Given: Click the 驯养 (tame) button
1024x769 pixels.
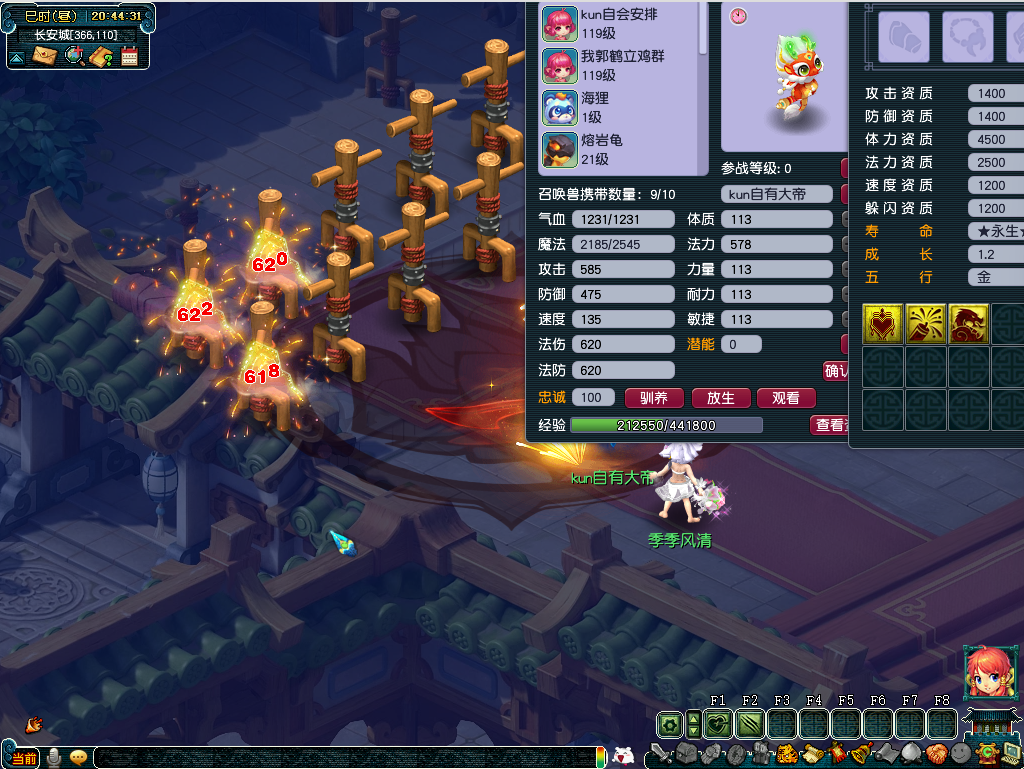Looking at the screenshot, I should pyautogui.click(x=653, y=398).
